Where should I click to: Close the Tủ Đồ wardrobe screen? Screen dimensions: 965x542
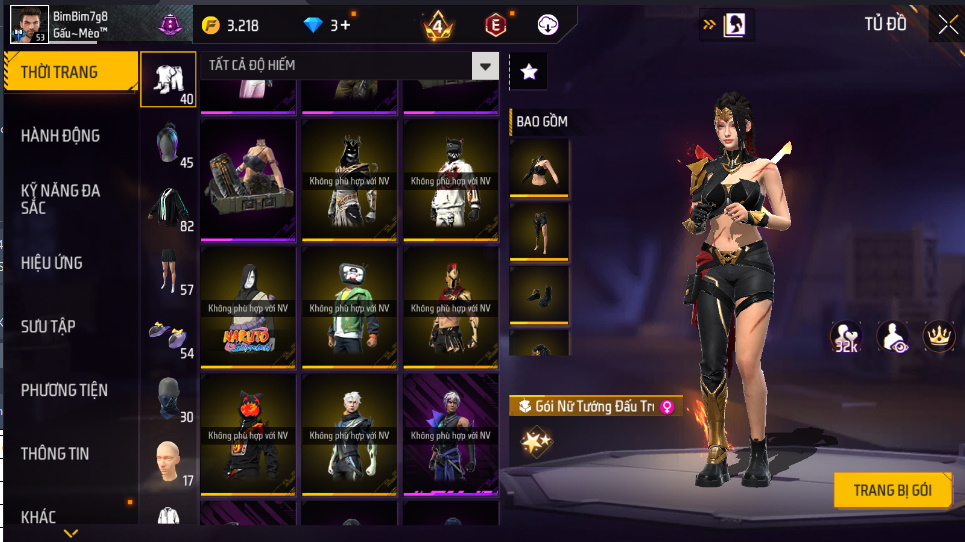pyautogui.click(x=947, y=24)
